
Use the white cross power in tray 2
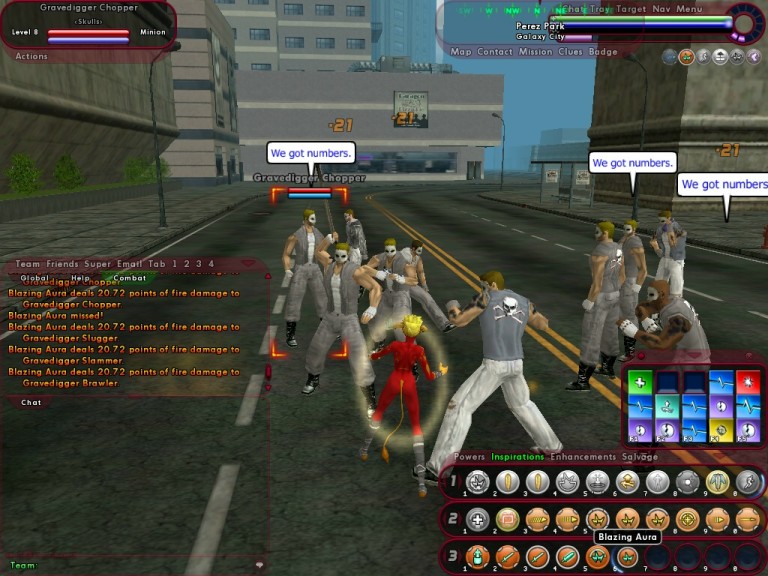478,519
